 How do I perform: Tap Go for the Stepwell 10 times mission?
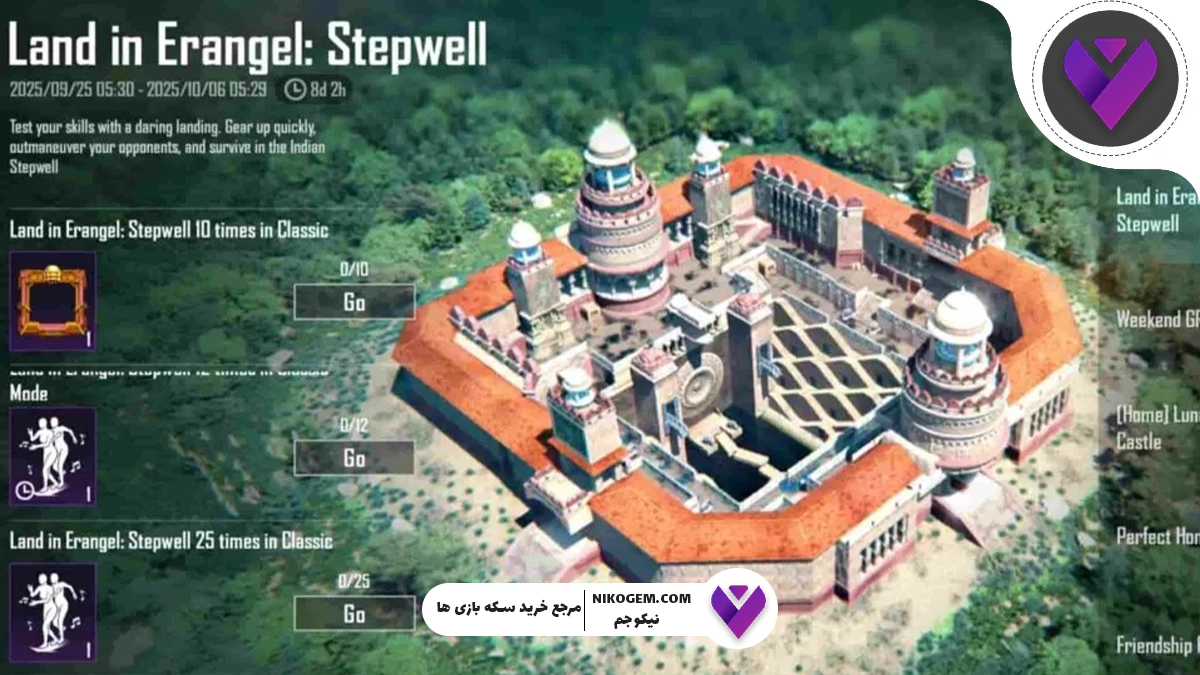[354, 301]
